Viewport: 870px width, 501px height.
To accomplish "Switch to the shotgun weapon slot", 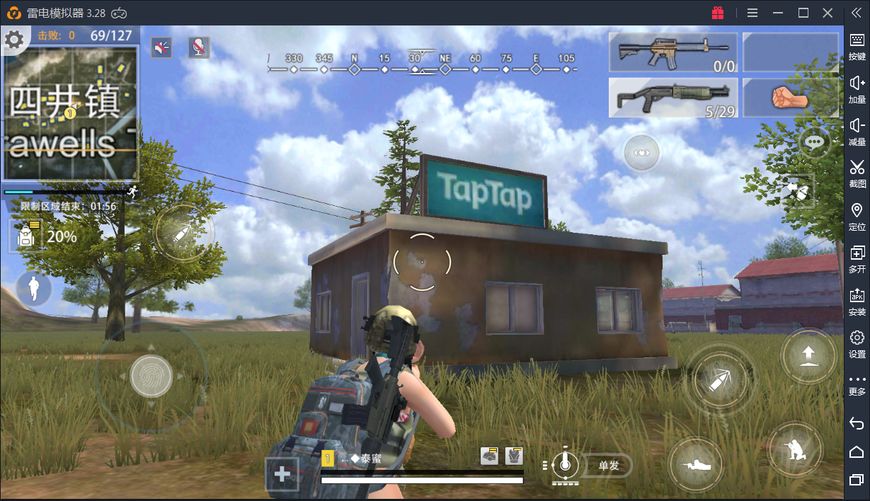I will (673, 98).
